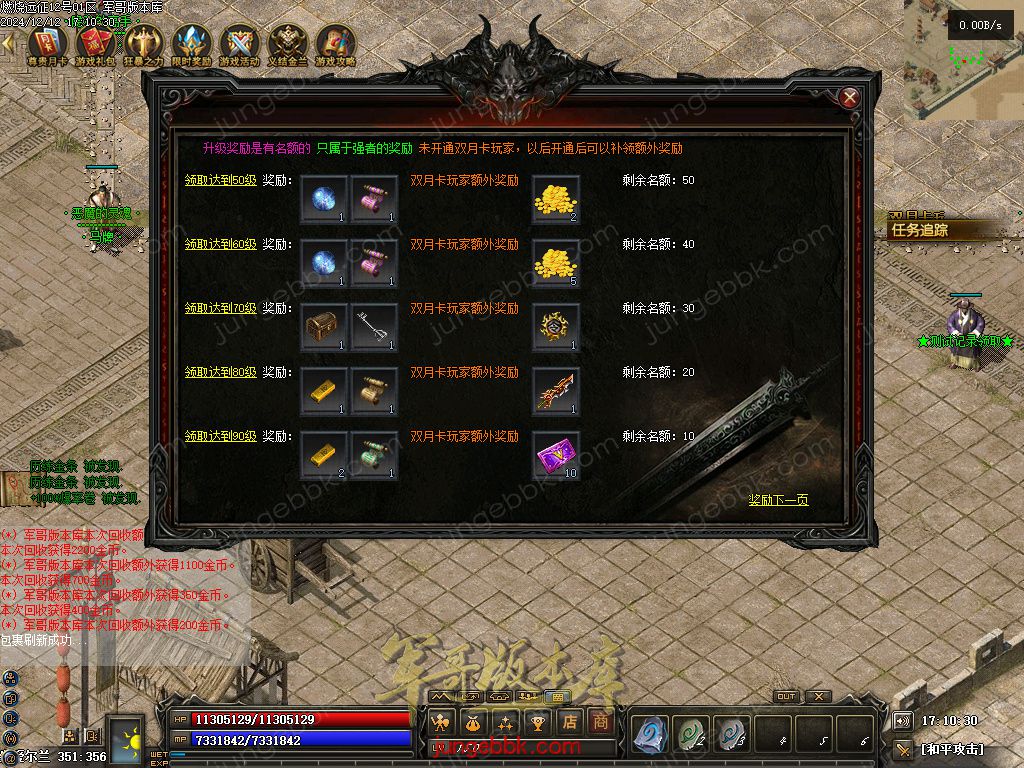
Task: Claim the level 90 reward
Action: click(221, 437)
